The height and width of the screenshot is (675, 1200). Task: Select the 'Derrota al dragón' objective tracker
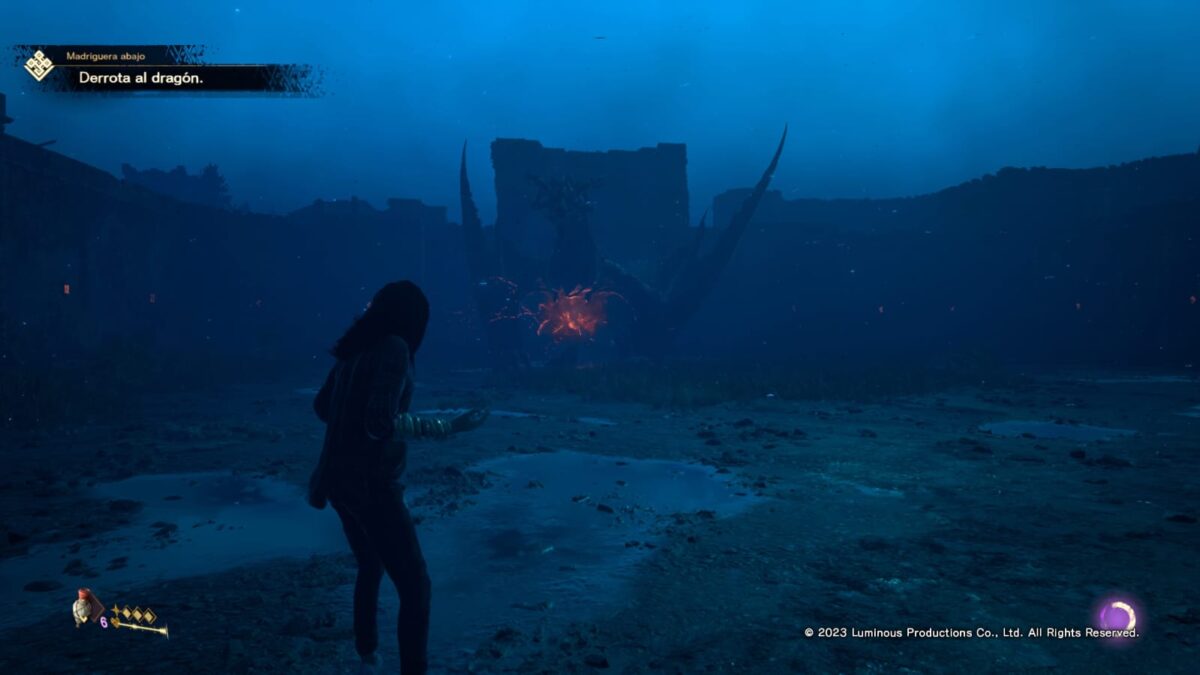pos(141,78)
